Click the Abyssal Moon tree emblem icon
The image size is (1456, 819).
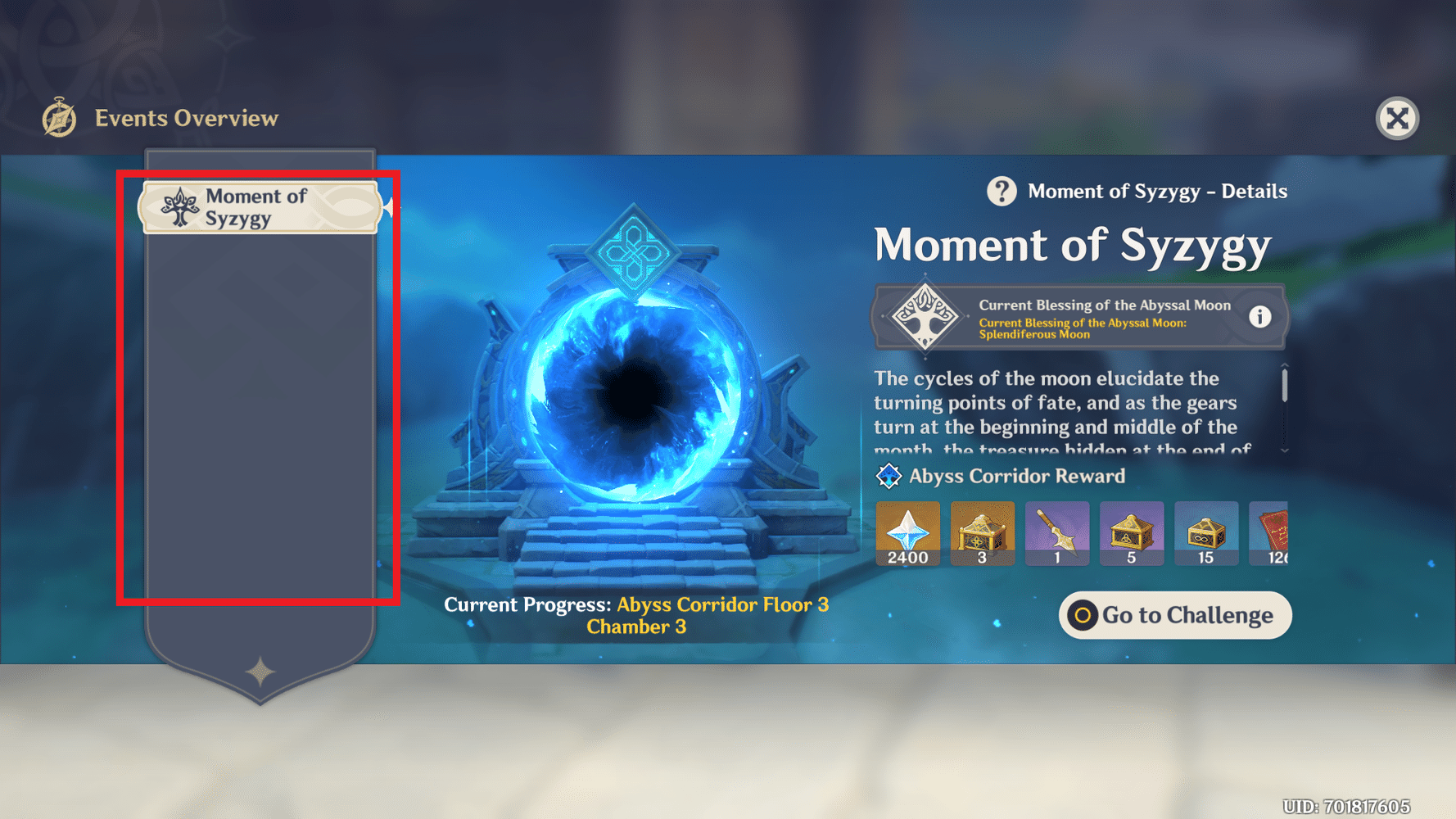tap(924, 316)
